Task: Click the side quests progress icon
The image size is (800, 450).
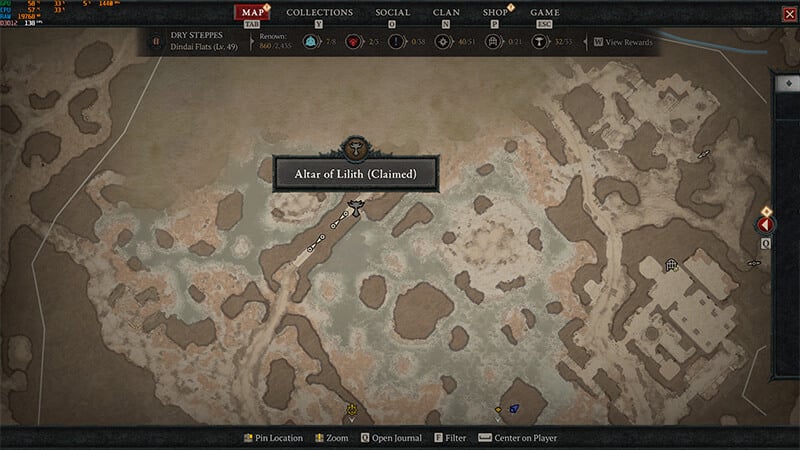Action: [395, 43]
